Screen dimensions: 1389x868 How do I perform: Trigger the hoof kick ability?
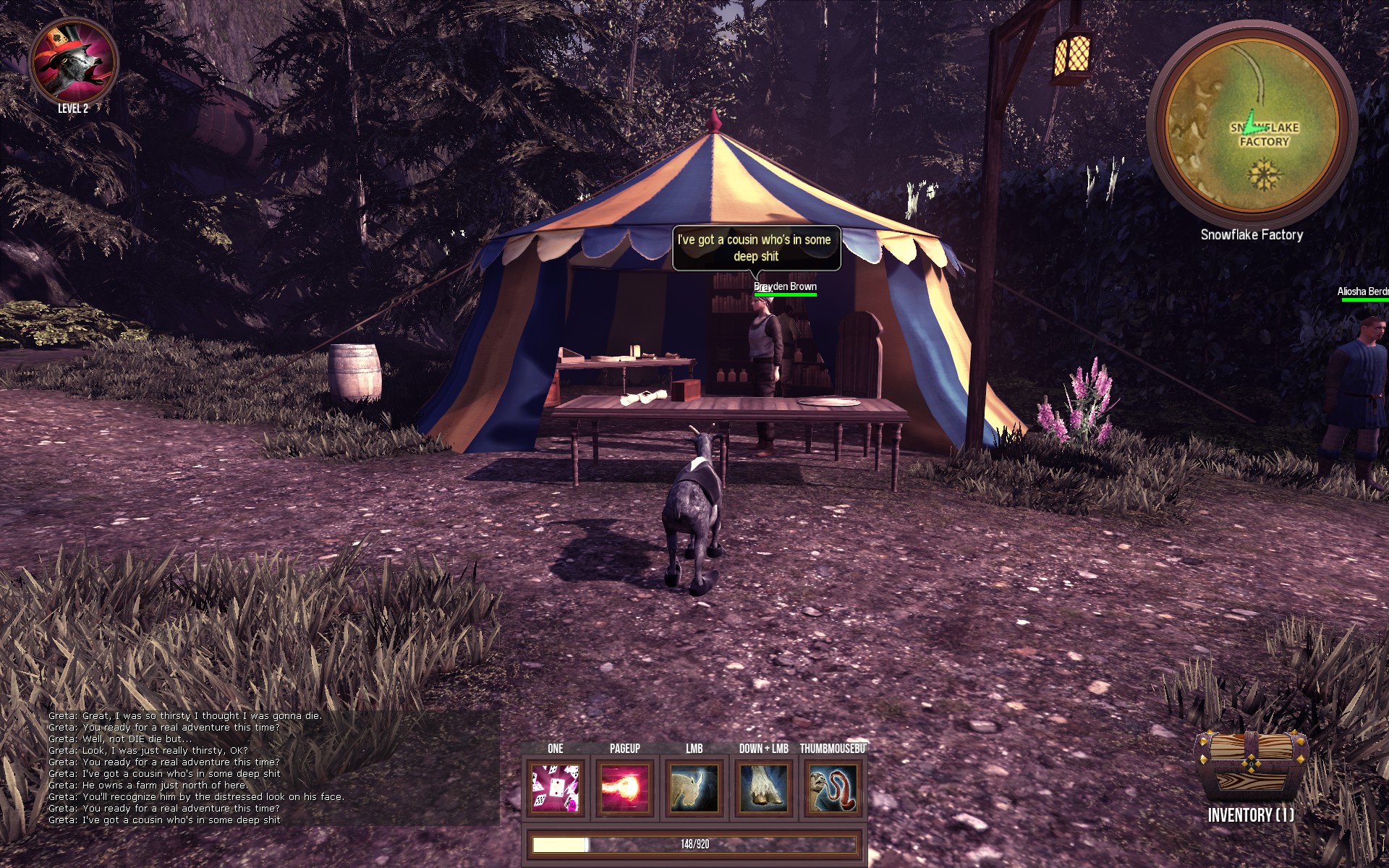click(764, 788)
